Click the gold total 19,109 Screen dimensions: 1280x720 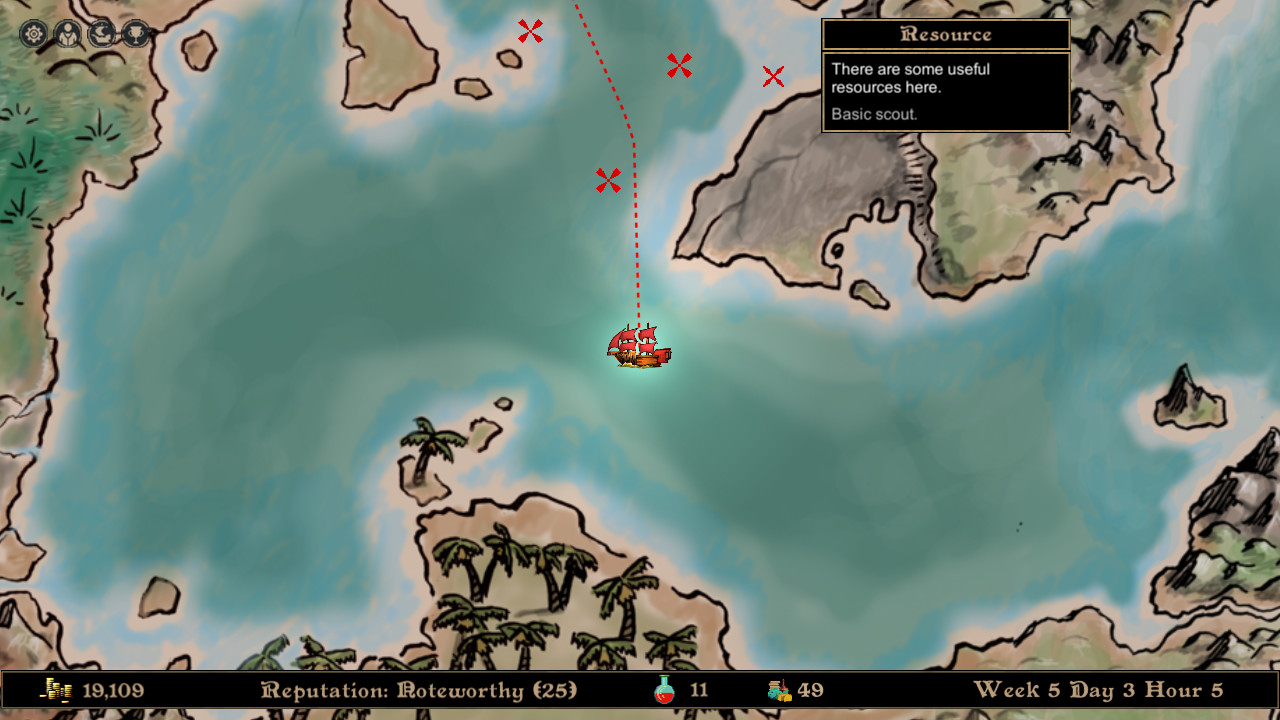113,690
